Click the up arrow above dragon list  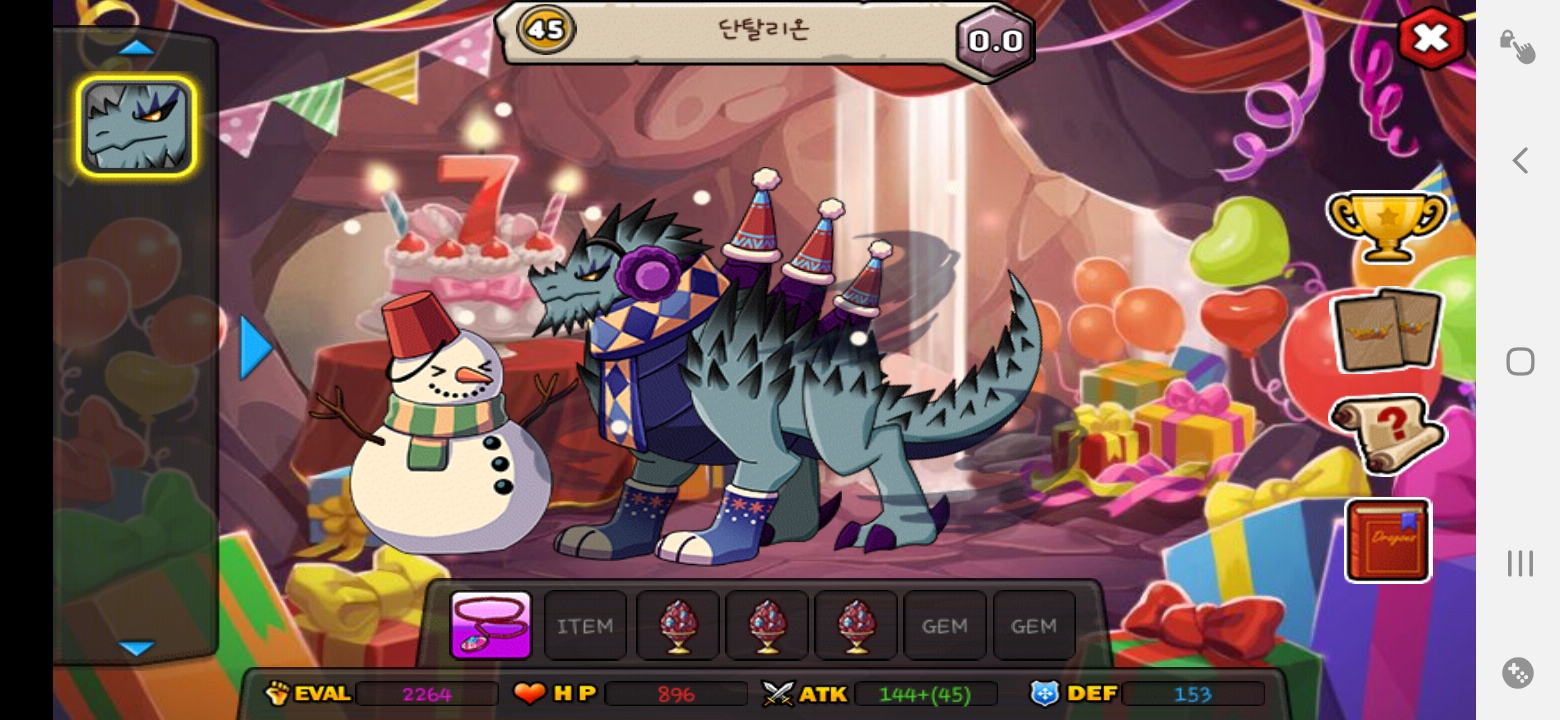136,47
